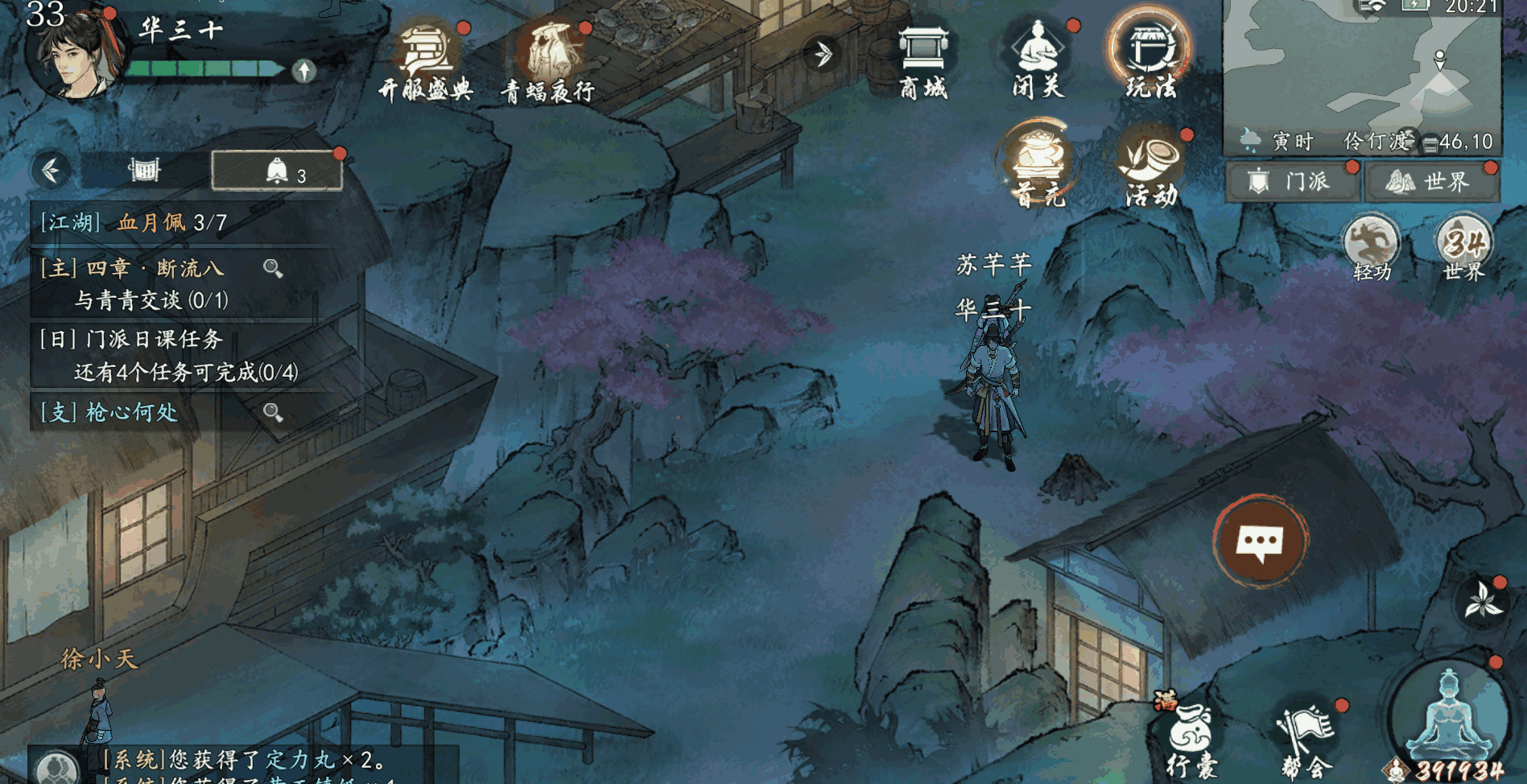The width and height of the screenshot is (1527, 784).
Task: Open the chat speech-bubble button
Action: click(1260, 541)
